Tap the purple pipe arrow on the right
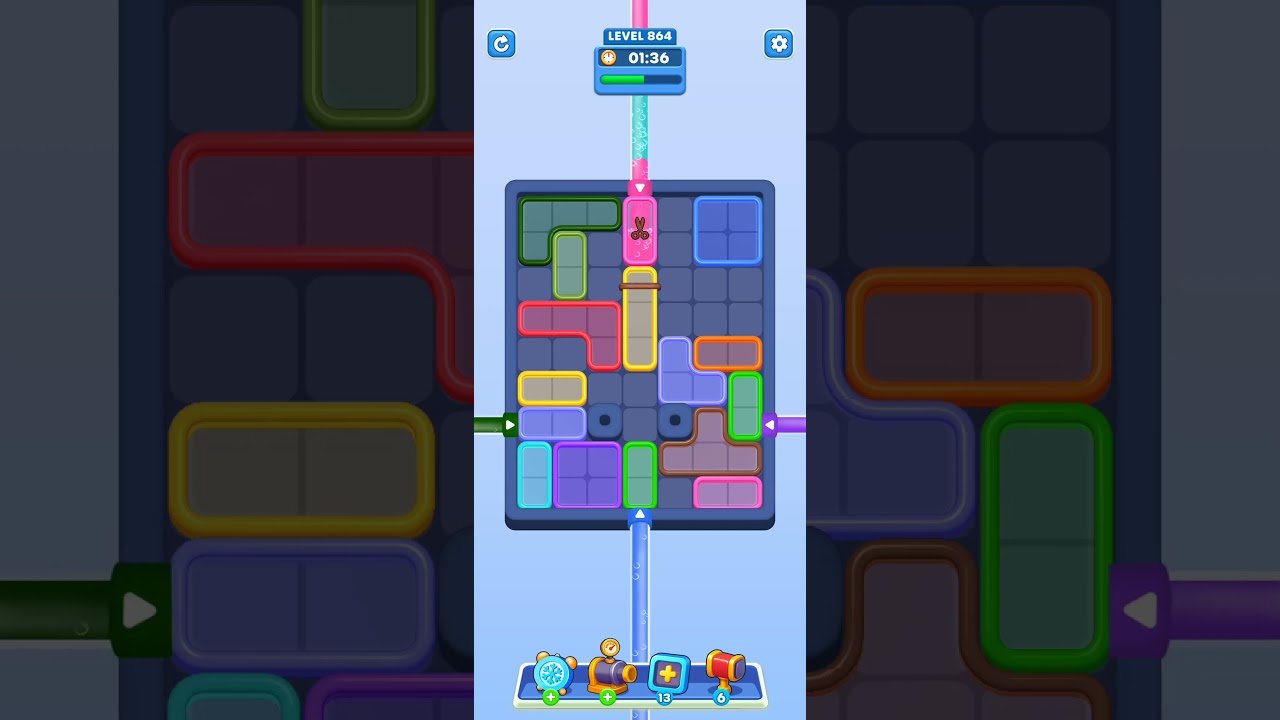This screenshot has width=1280, height=720. point(769,424)
